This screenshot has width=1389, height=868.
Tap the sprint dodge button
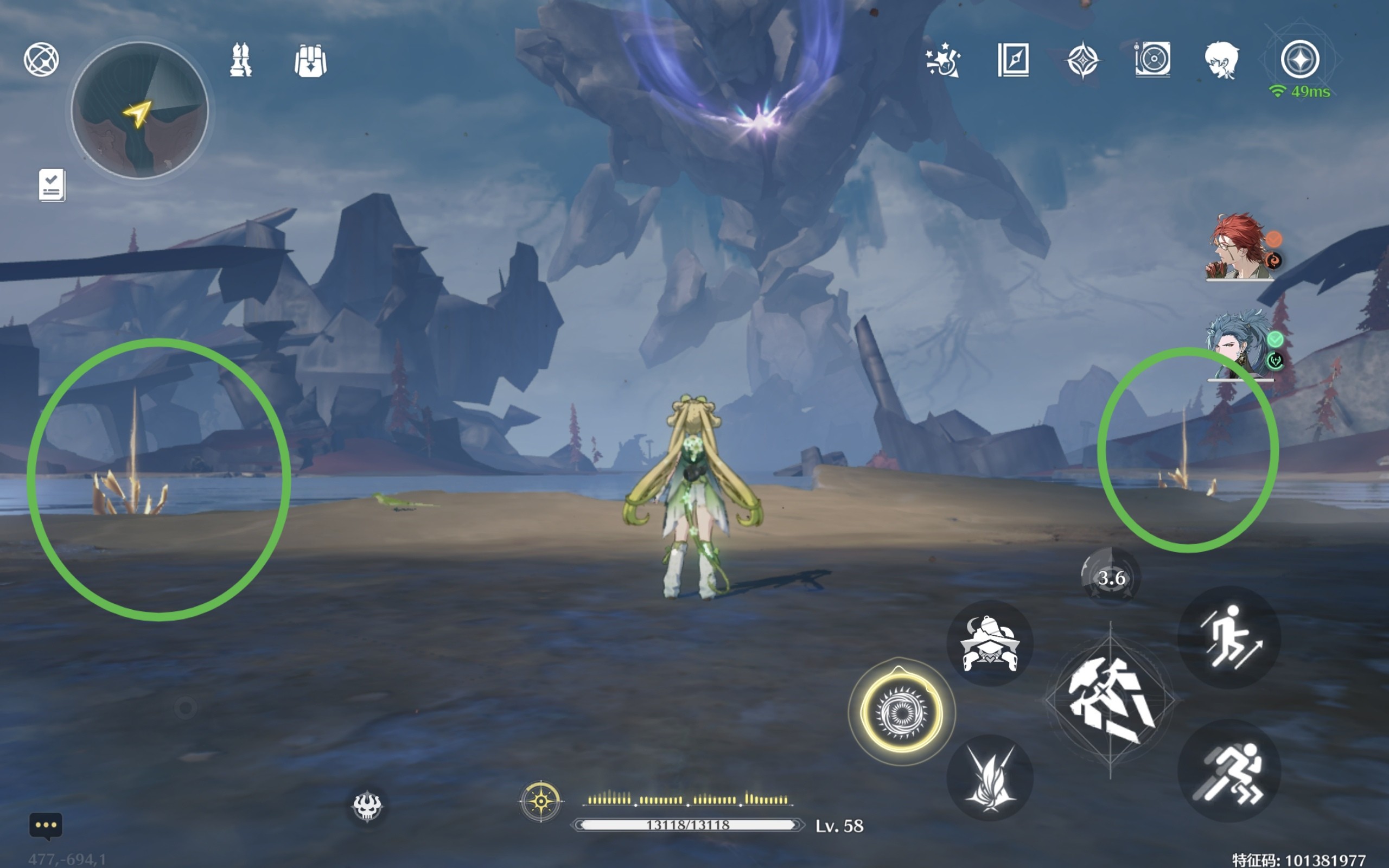tap(1229, 771)
